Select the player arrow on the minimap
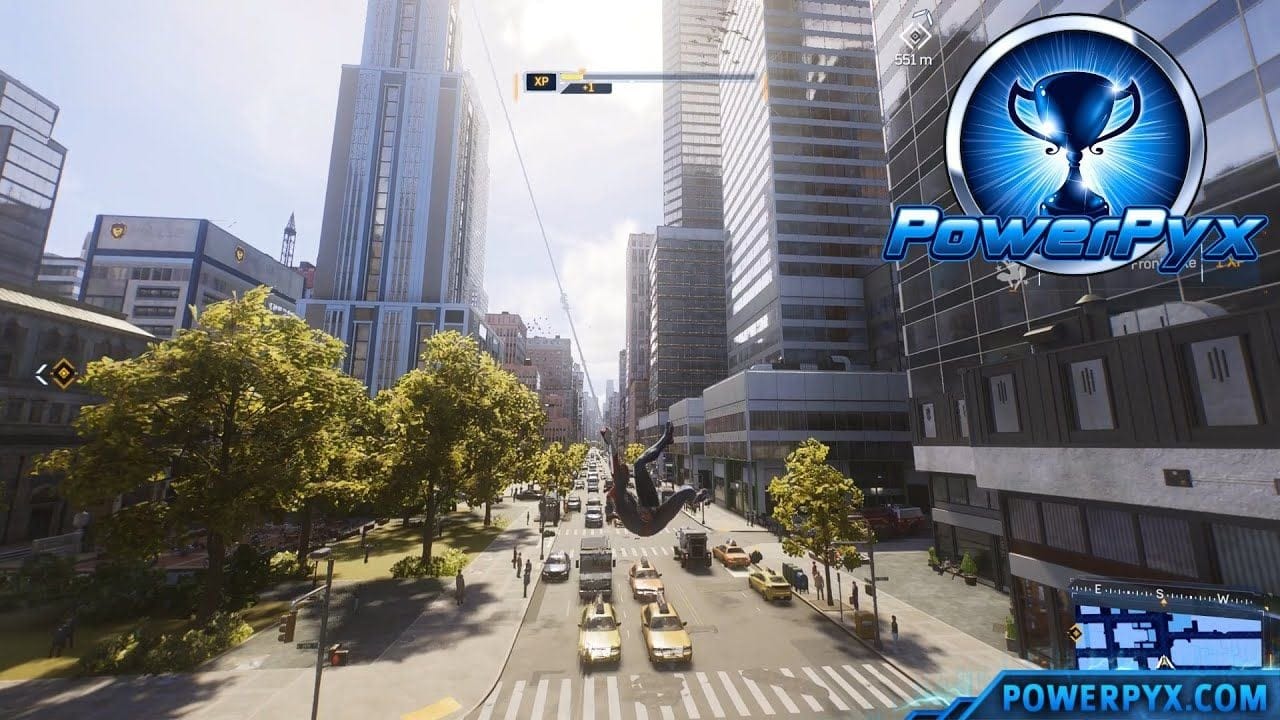Screen dimensions: 1280x720 [1164, 661]
